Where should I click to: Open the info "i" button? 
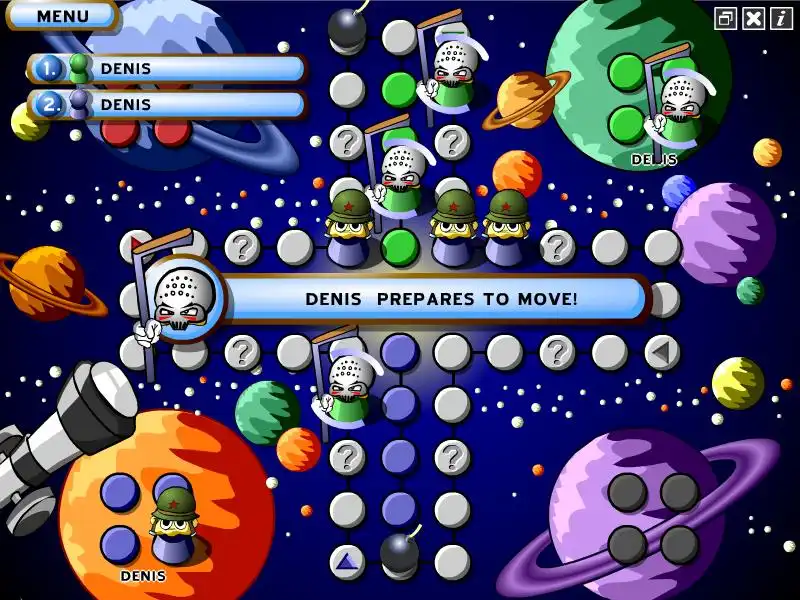click(780, 18)
